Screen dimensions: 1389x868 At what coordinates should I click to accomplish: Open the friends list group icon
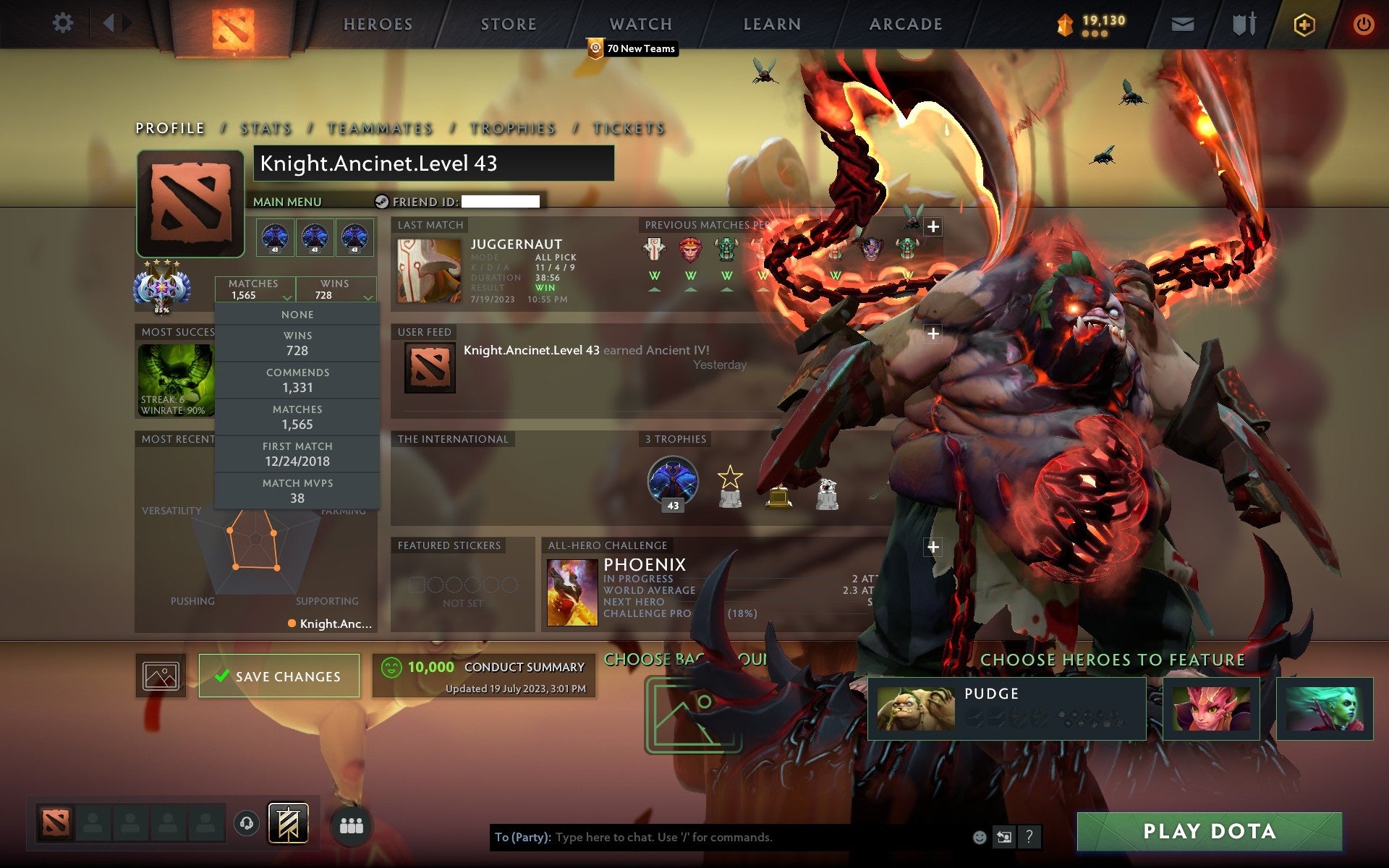point(352,826)
